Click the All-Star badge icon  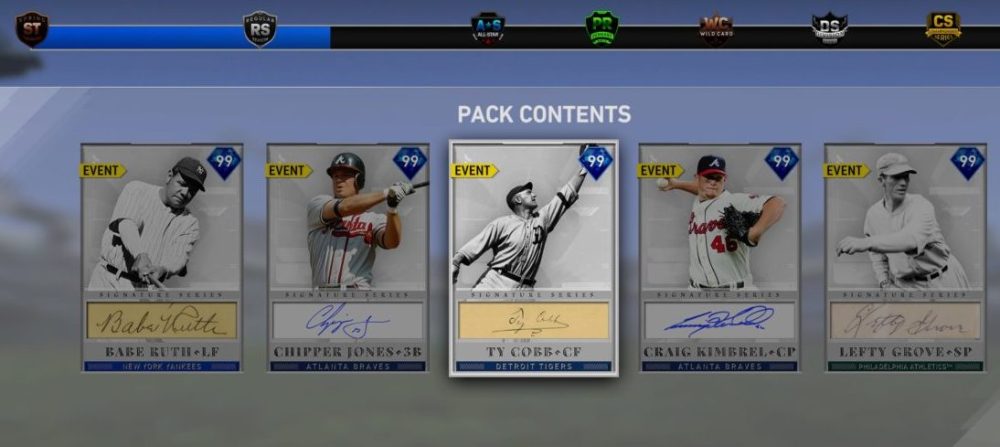pos(488,28)
